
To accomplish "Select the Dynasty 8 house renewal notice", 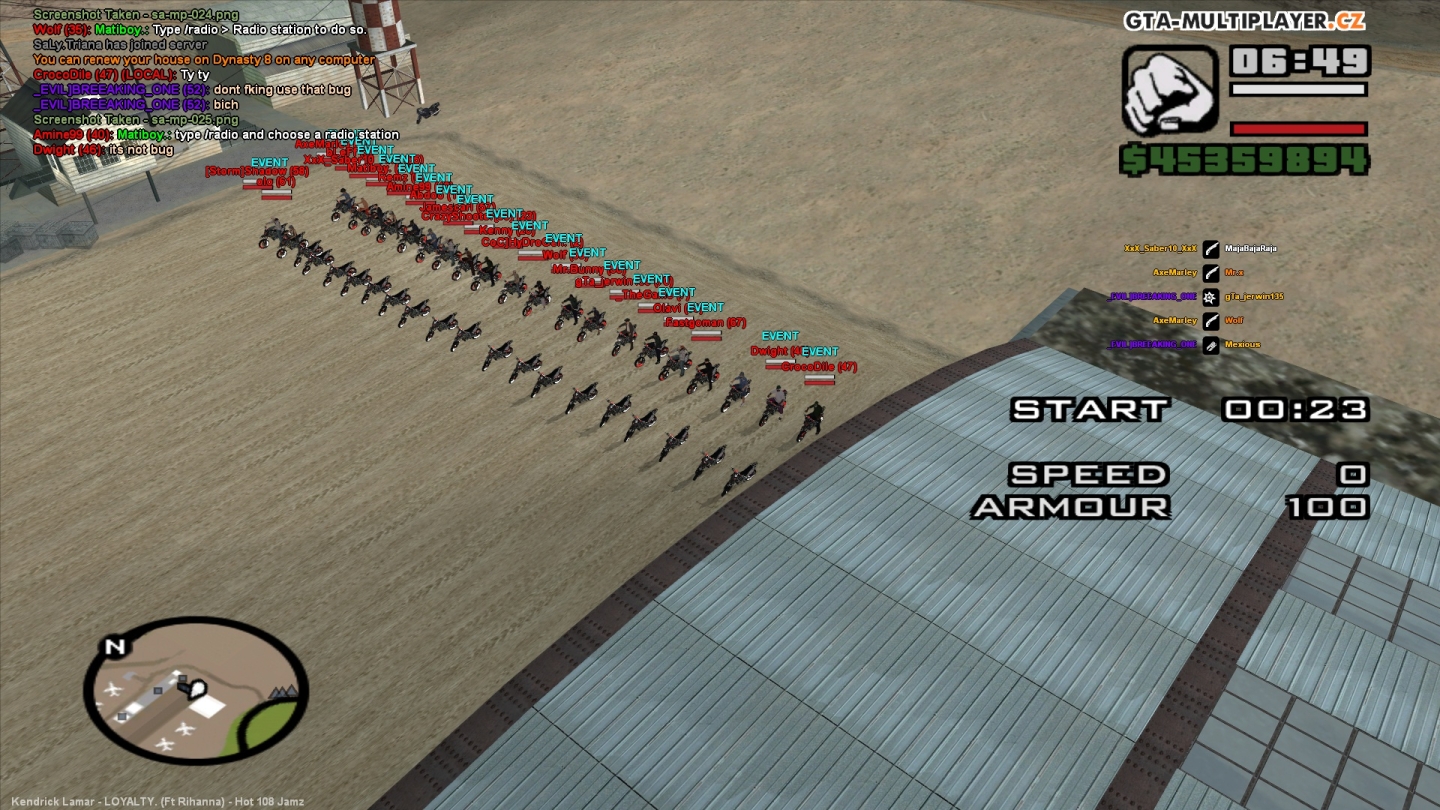I will point(204,60).
